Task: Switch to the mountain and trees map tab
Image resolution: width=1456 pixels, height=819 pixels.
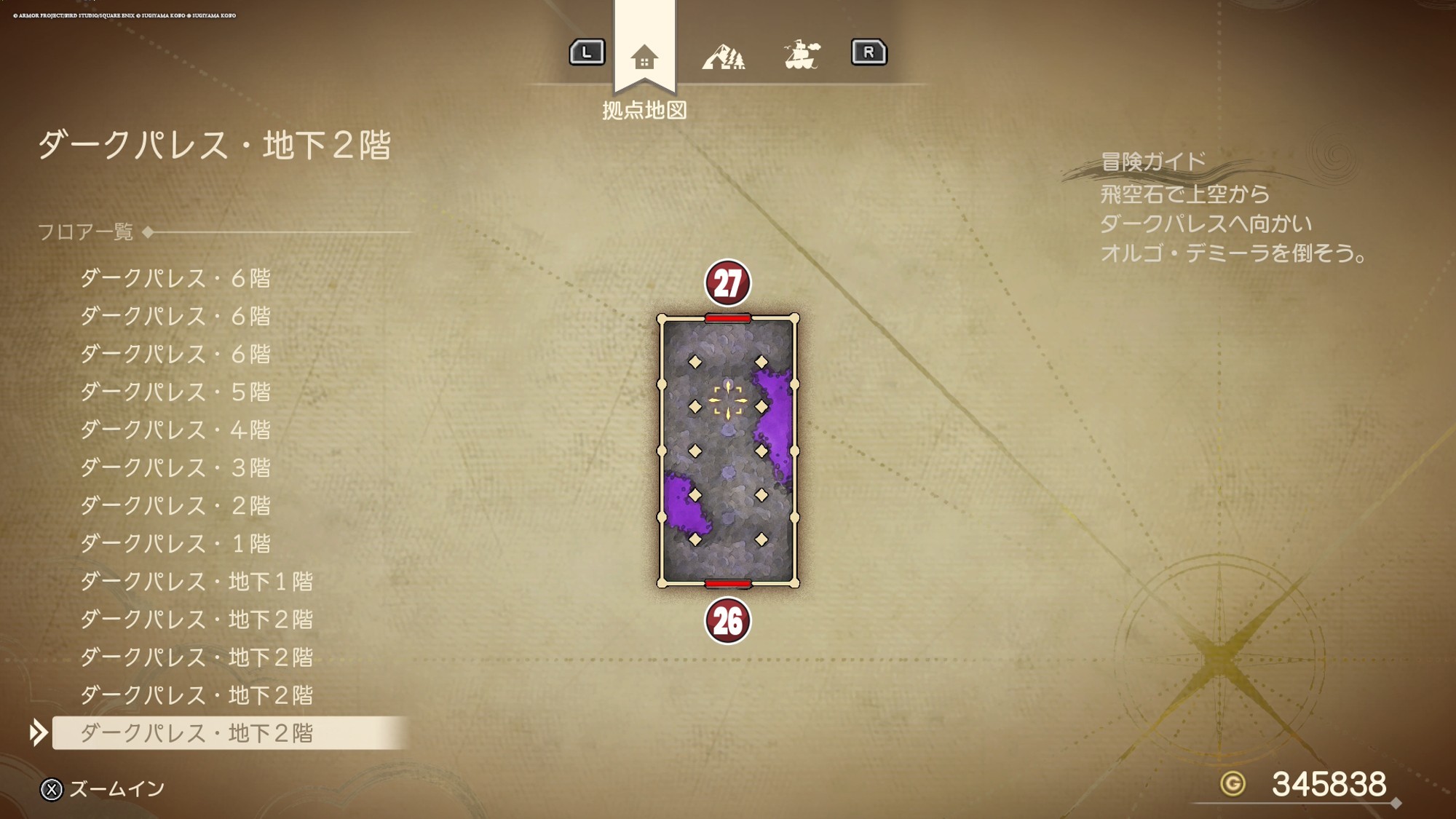Action: tap(723, 56)
